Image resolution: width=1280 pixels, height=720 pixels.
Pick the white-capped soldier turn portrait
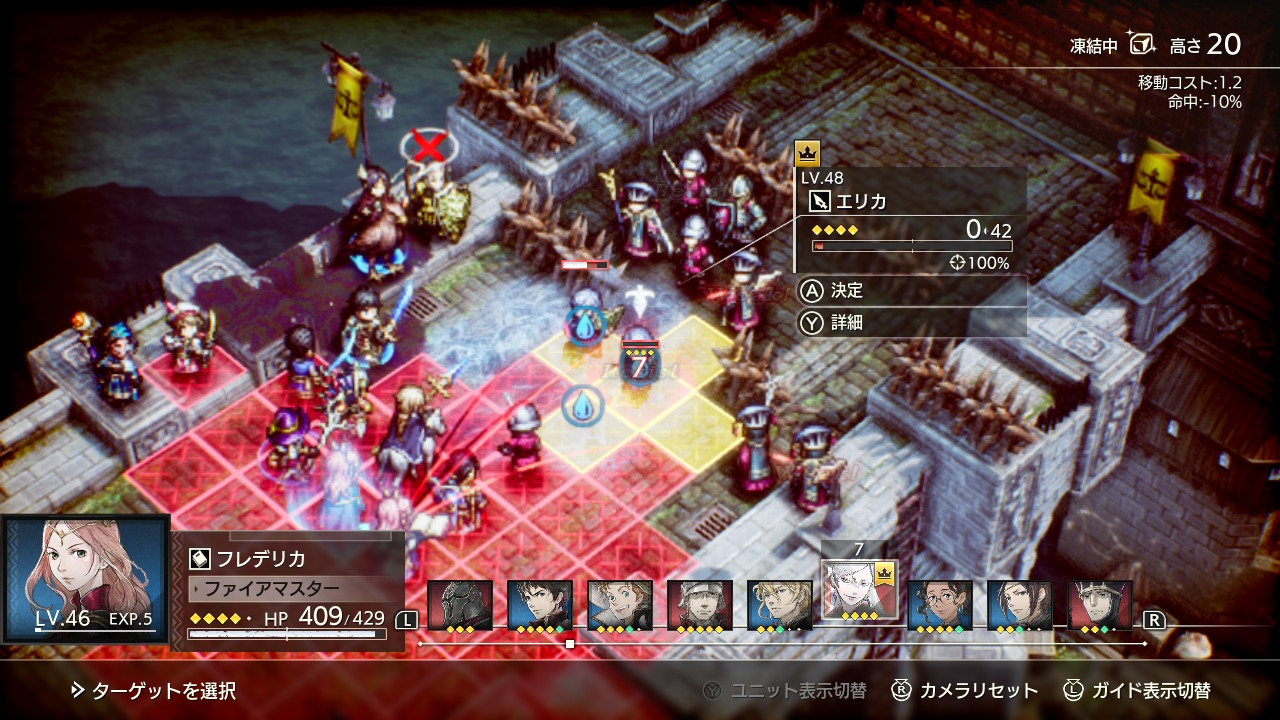pos(700,605)
